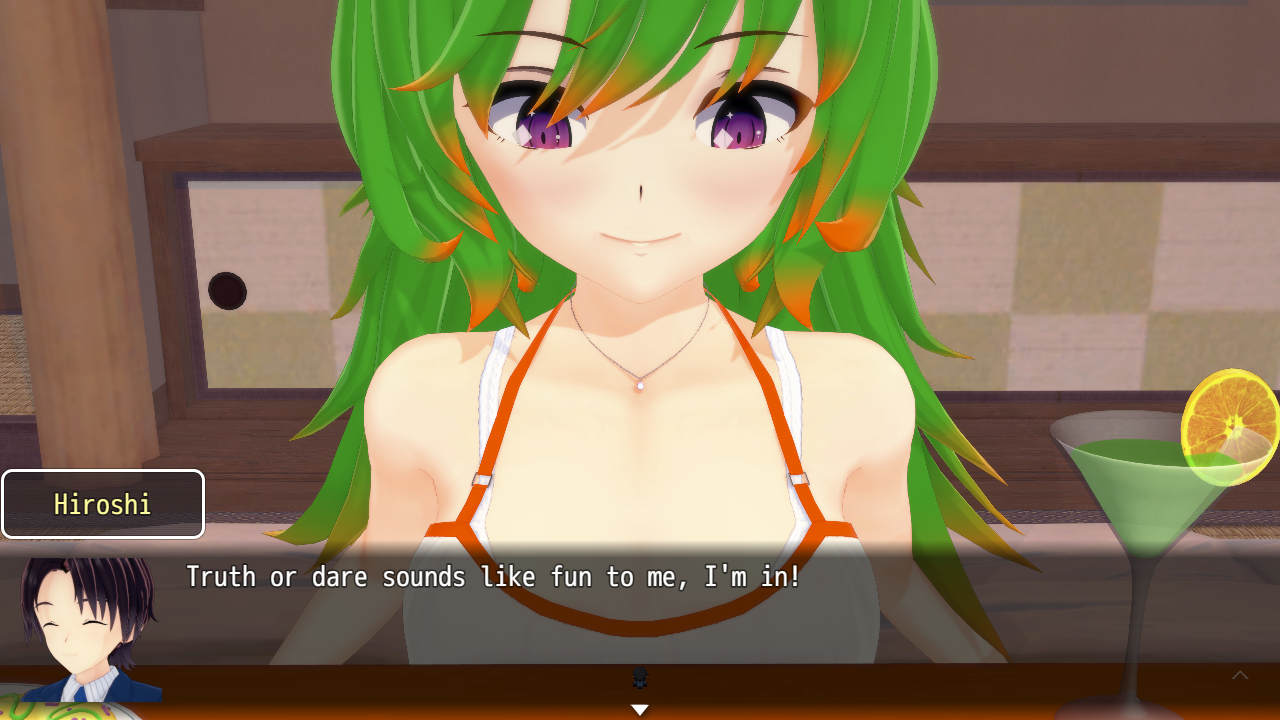This screenshot has height=720, width=1280.
Task: Click the white continue triangle to advance dialogue
Action: coord(640,708)
